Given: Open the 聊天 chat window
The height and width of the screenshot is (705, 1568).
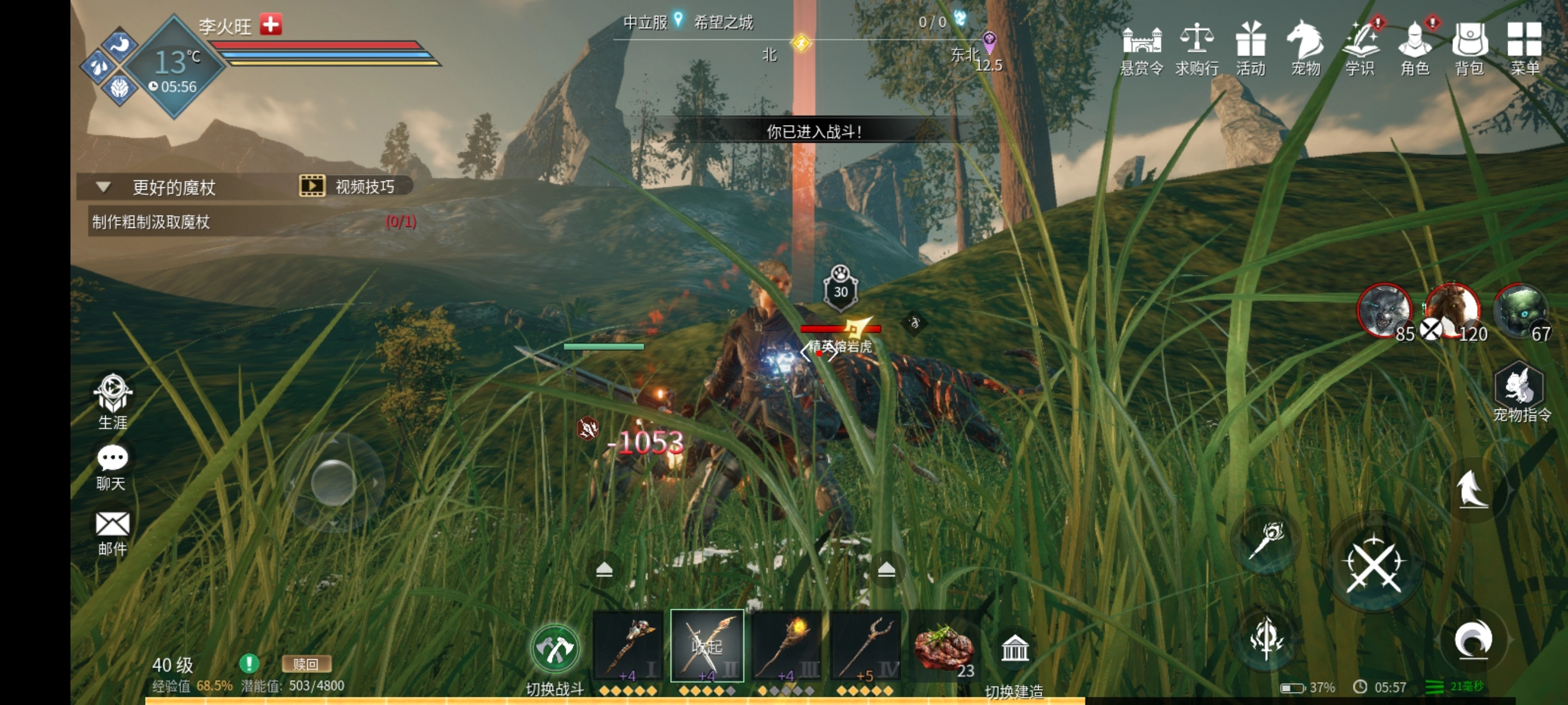Looking at the screenshot, I should pos(112,467).
